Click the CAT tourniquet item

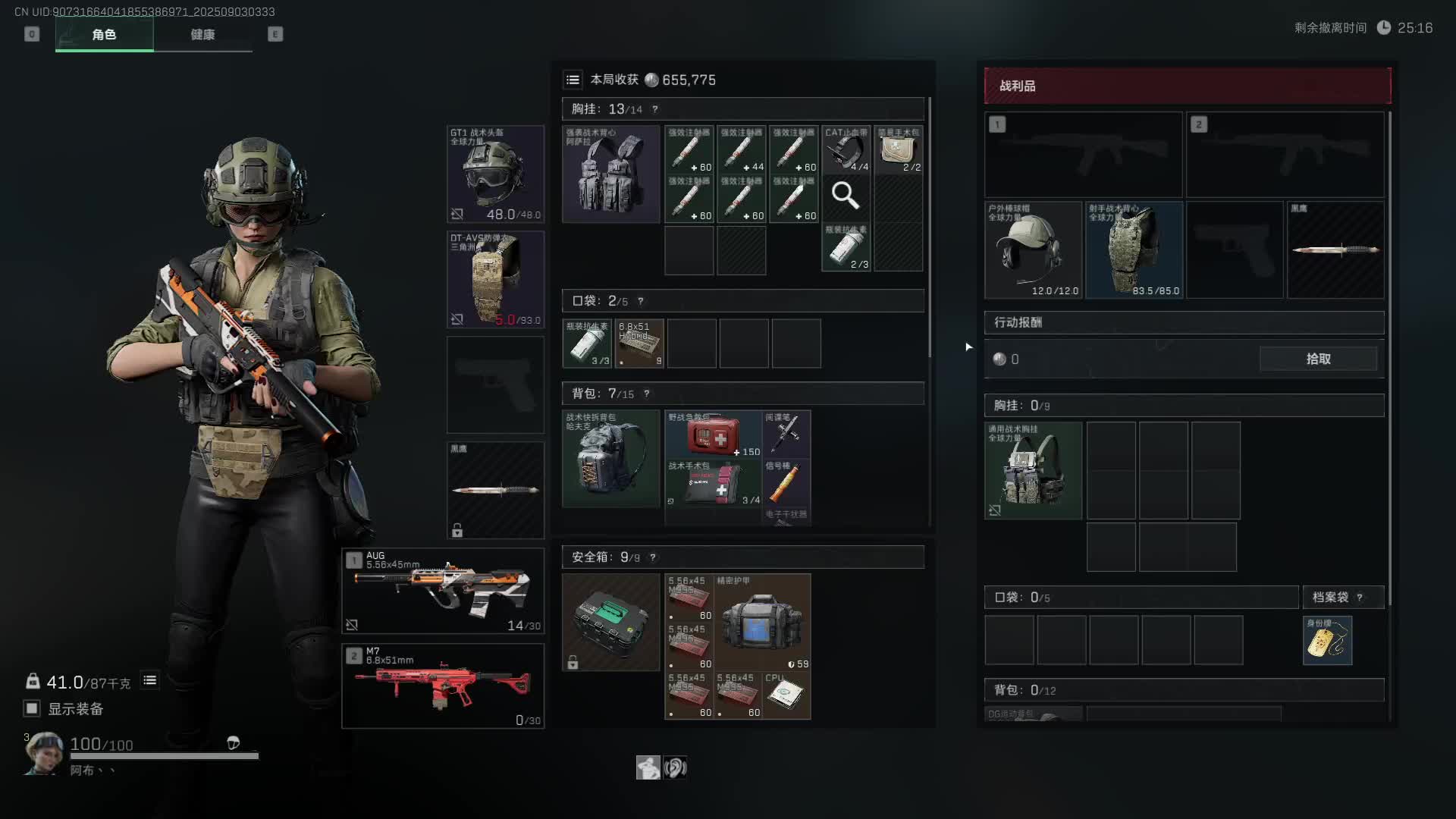846,149
